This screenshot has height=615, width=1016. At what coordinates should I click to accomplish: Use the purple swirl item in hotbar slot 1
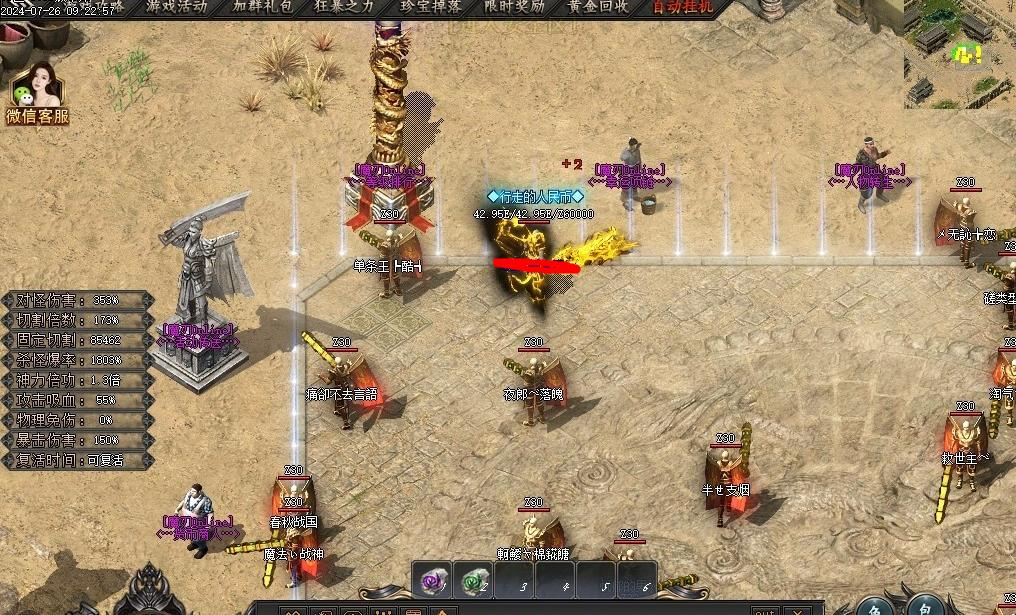coord(432,580)
